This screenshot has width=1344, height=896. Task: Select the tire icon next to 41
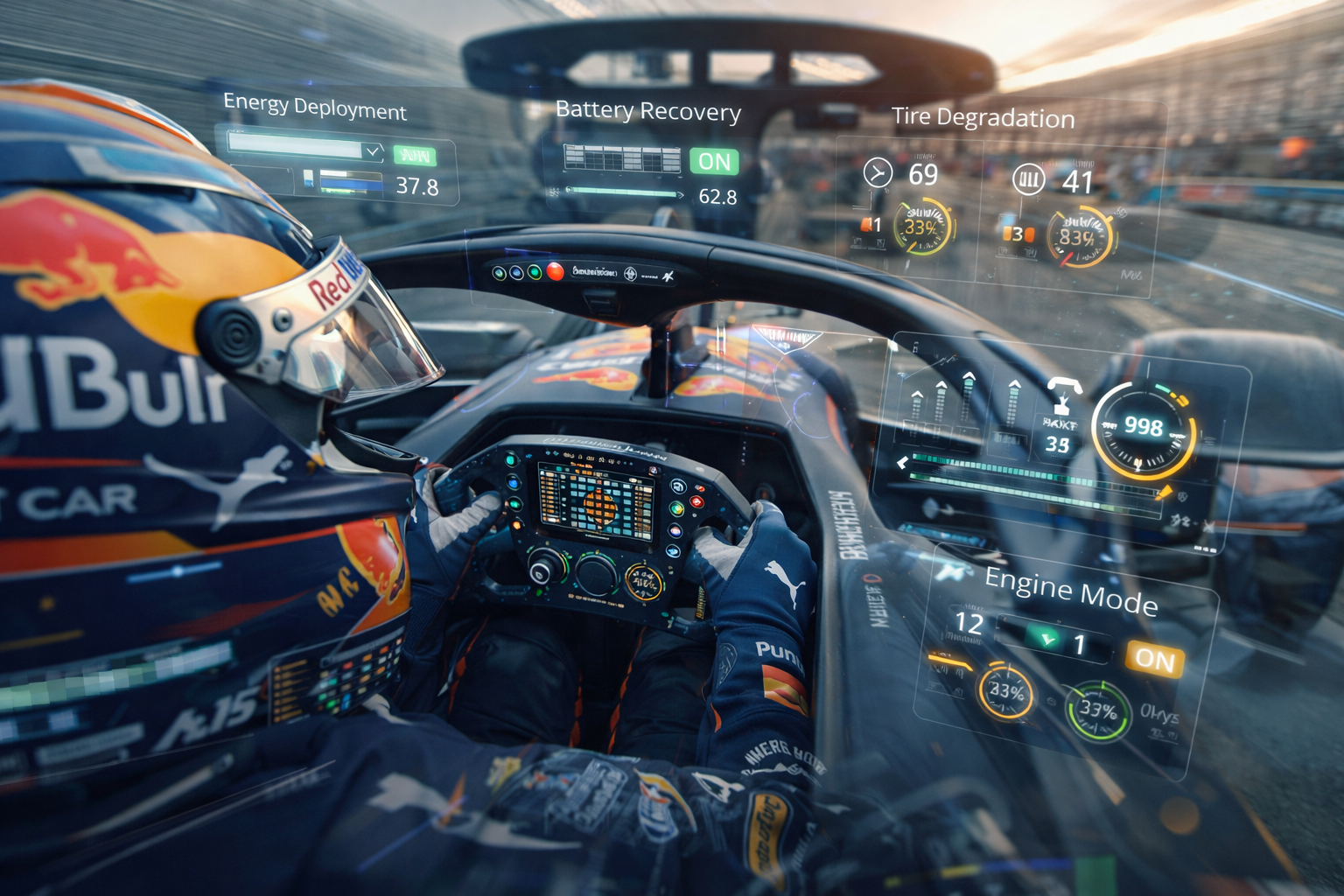pyautogui.click(x=1029, y=179)
